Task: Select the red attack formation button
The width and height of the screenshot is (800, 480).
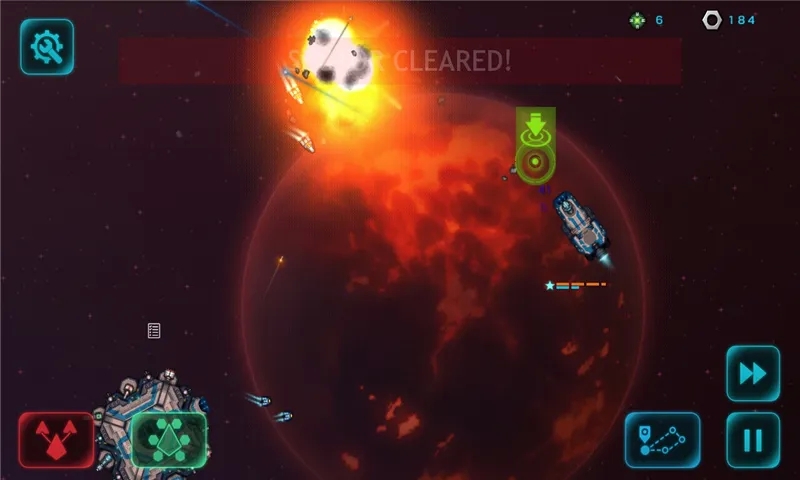Action: click(56, 439)
